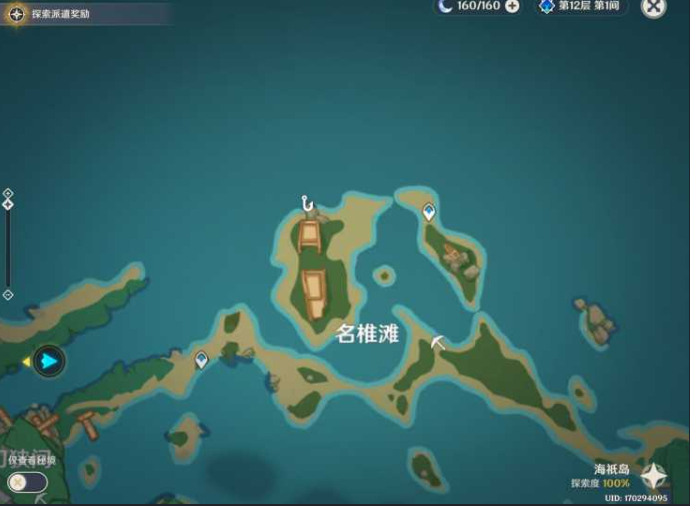Close the map with the X button
690x506 pixels.
653,7
